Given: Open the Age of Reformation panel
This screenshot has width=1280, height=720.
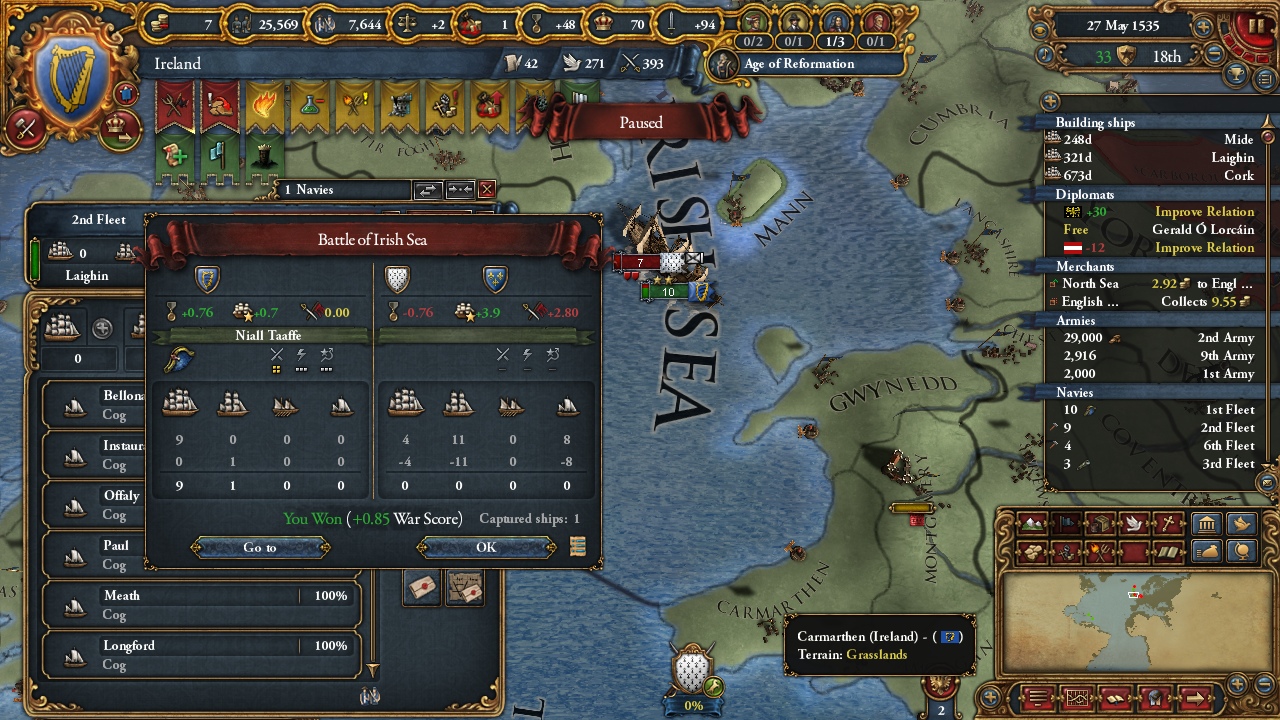Looking at the screenshot, I should point(798,64).
